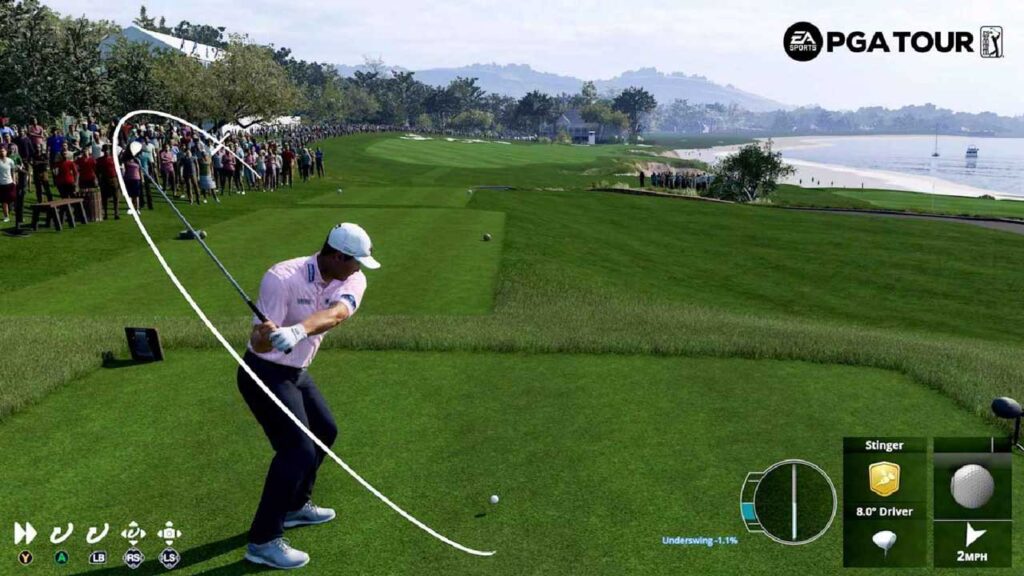Click the golf ball preview panel
This screenshot has width=1024, height=576.
pos(971,485)
